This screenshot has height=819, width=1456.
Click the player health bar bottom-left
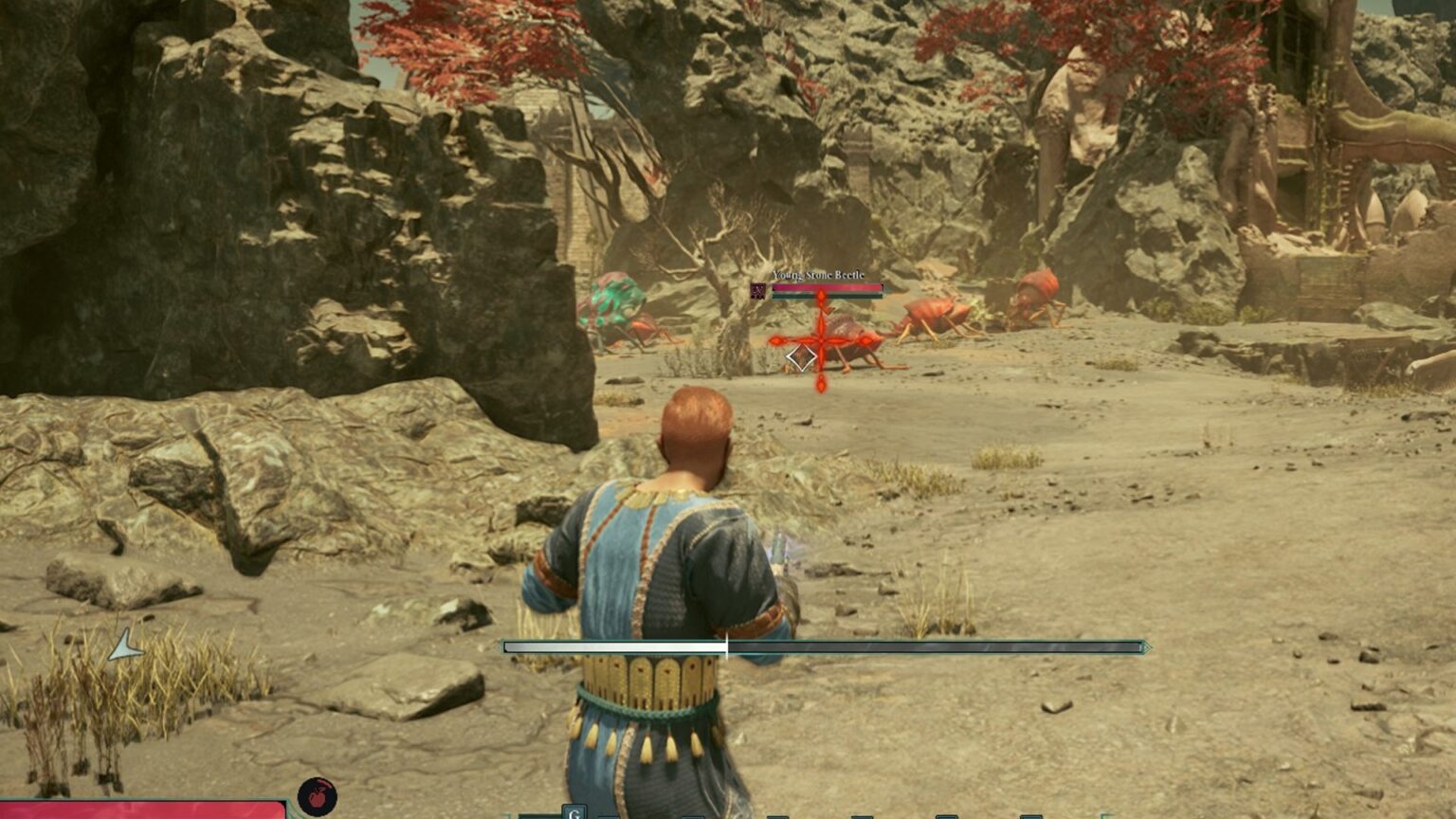pos(142,810)
